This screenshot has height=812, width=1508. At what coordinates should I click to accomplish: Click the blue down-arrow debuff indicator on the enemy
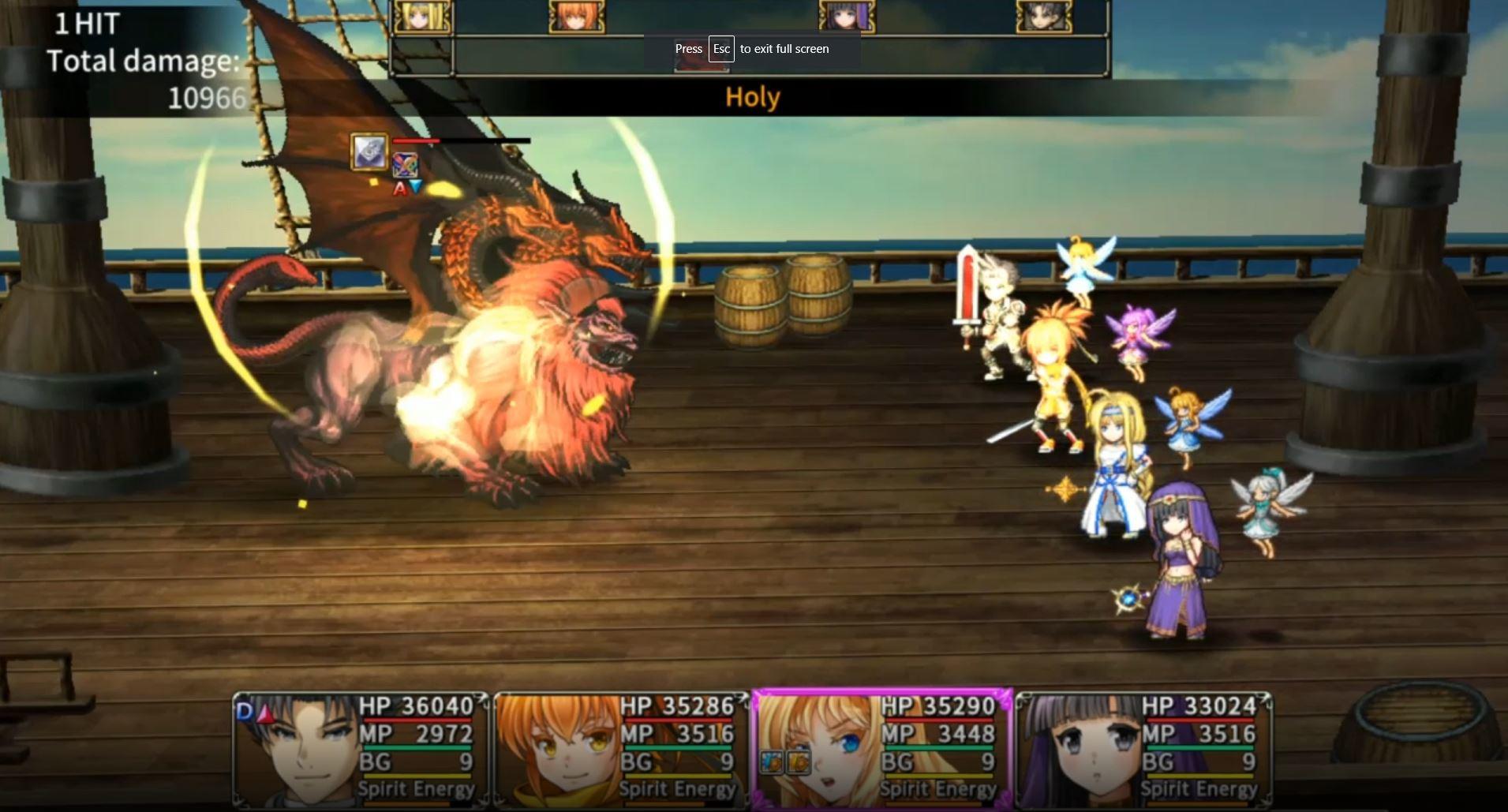[x=414, y=185]
